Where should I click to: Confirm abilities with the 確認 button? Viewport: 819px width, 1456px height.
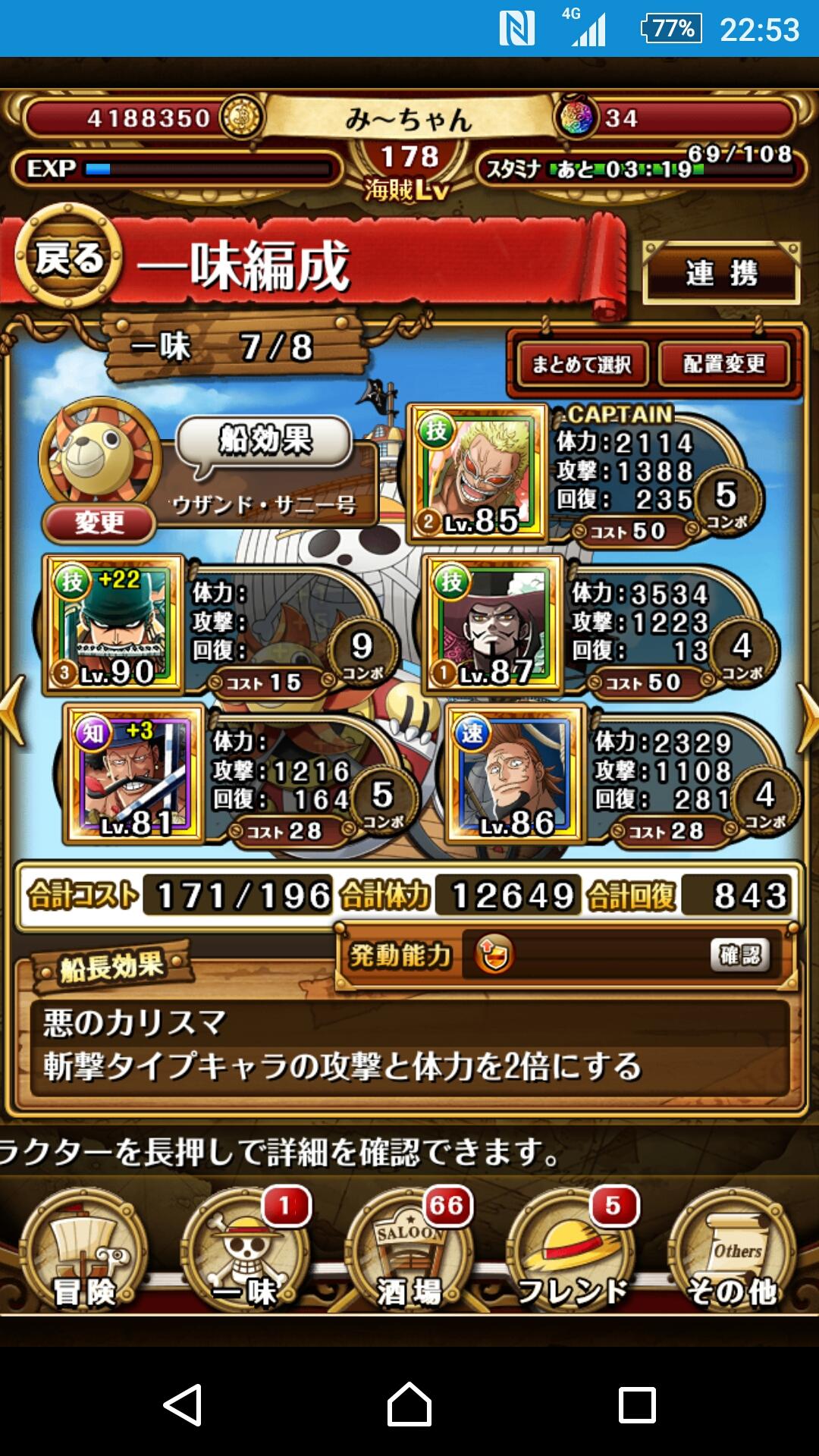[x=739, y=955]
